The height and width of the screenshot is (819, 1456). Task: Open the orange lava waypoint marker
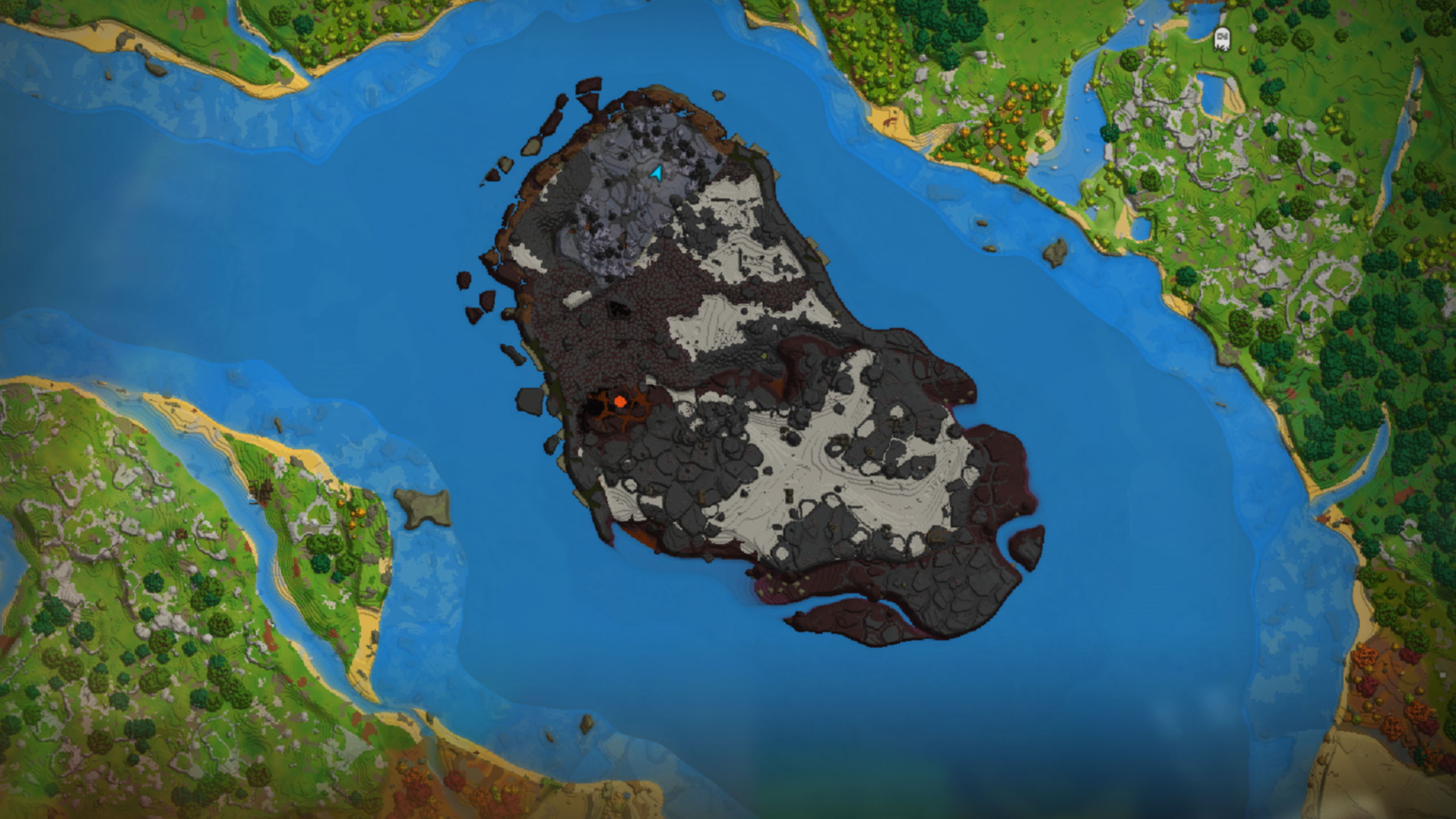[x=619, y=402]
